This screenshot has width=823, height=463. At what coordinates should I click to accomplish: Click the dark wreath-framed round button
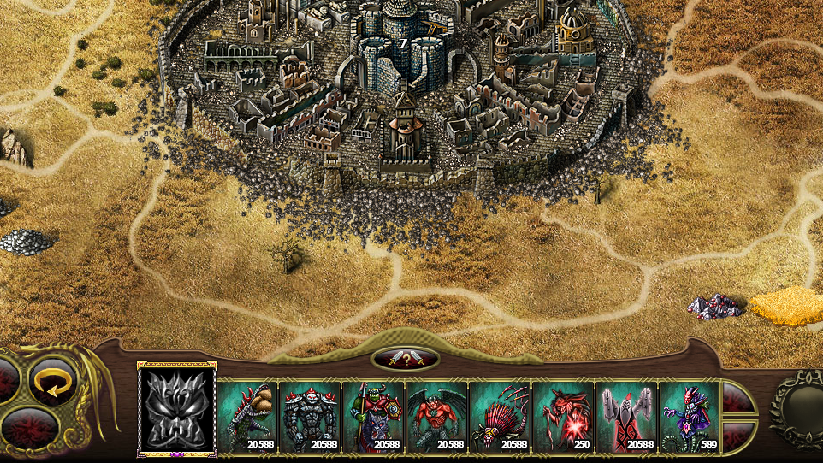tap(800, 405)
